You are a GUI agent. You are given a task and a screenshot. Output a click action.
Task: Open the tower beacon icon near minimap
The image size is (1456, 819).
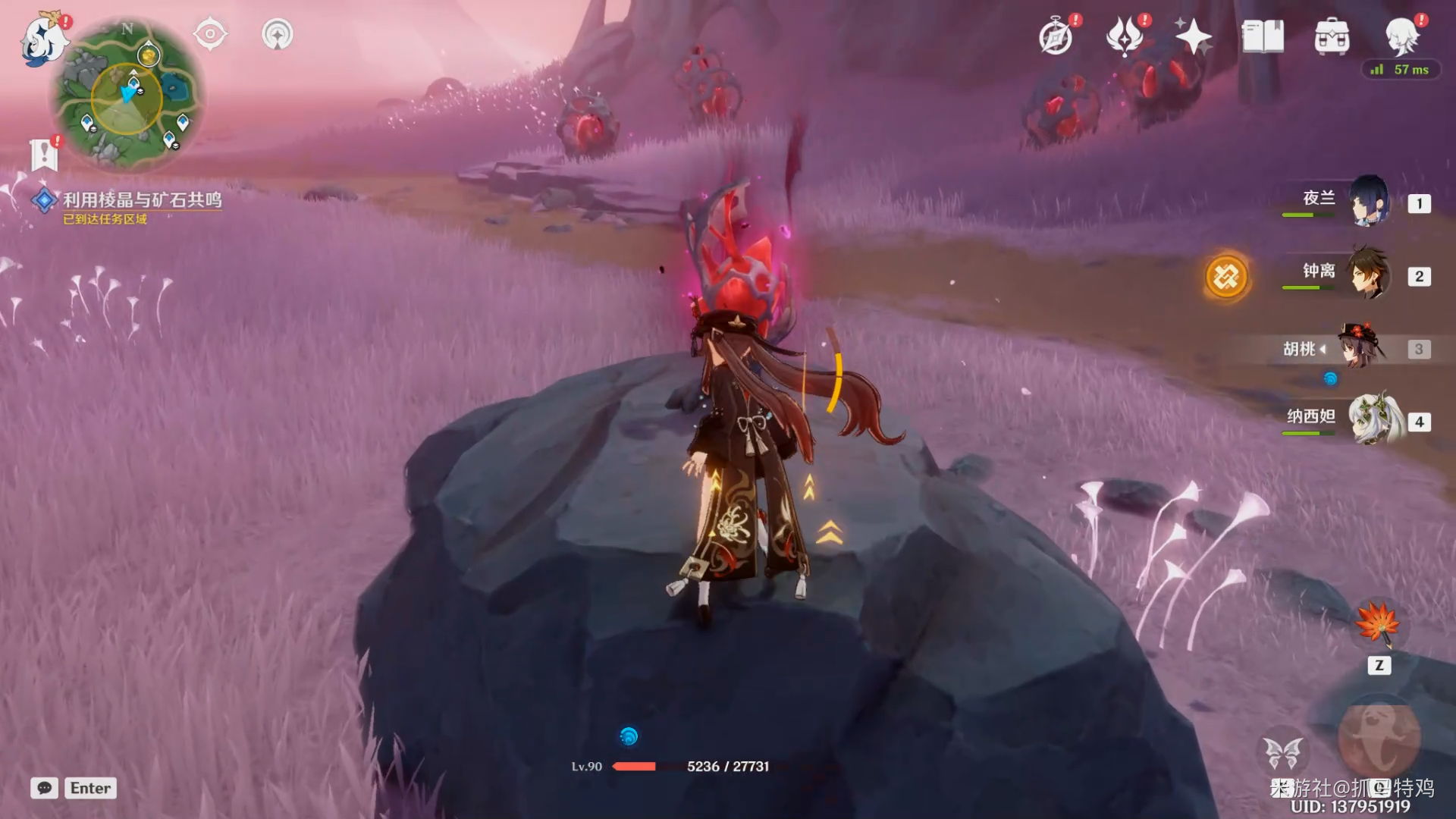pyautogui.click(x=277, y=34)
